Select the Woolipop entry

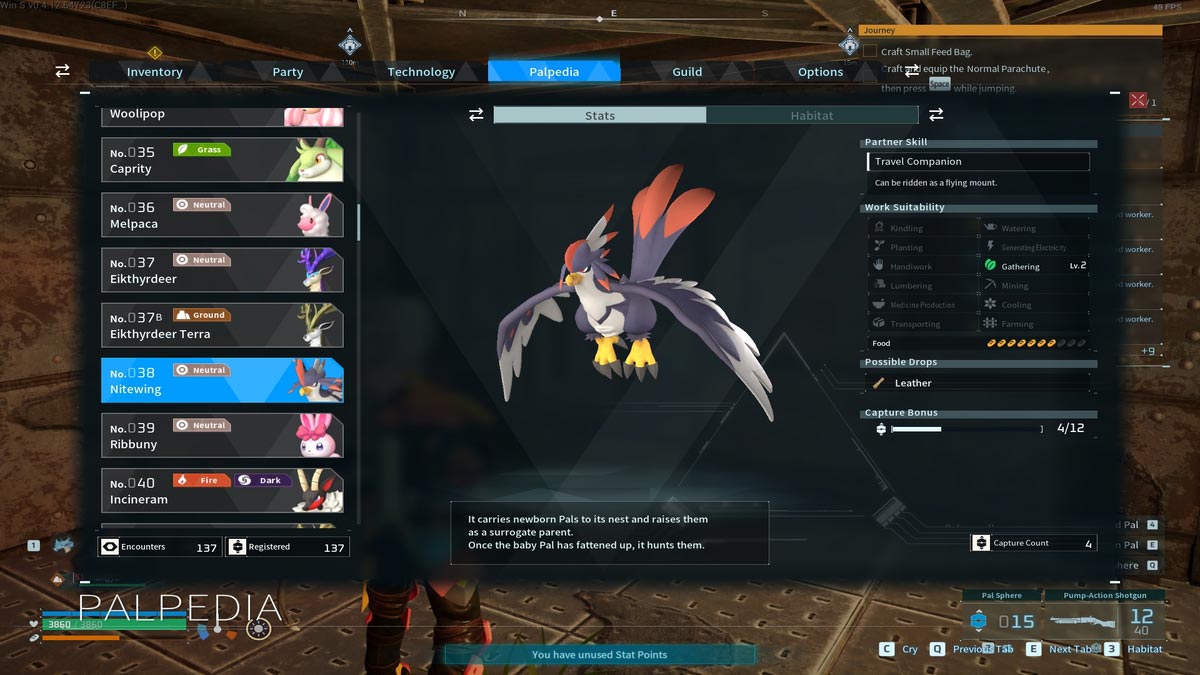point(222,116)
